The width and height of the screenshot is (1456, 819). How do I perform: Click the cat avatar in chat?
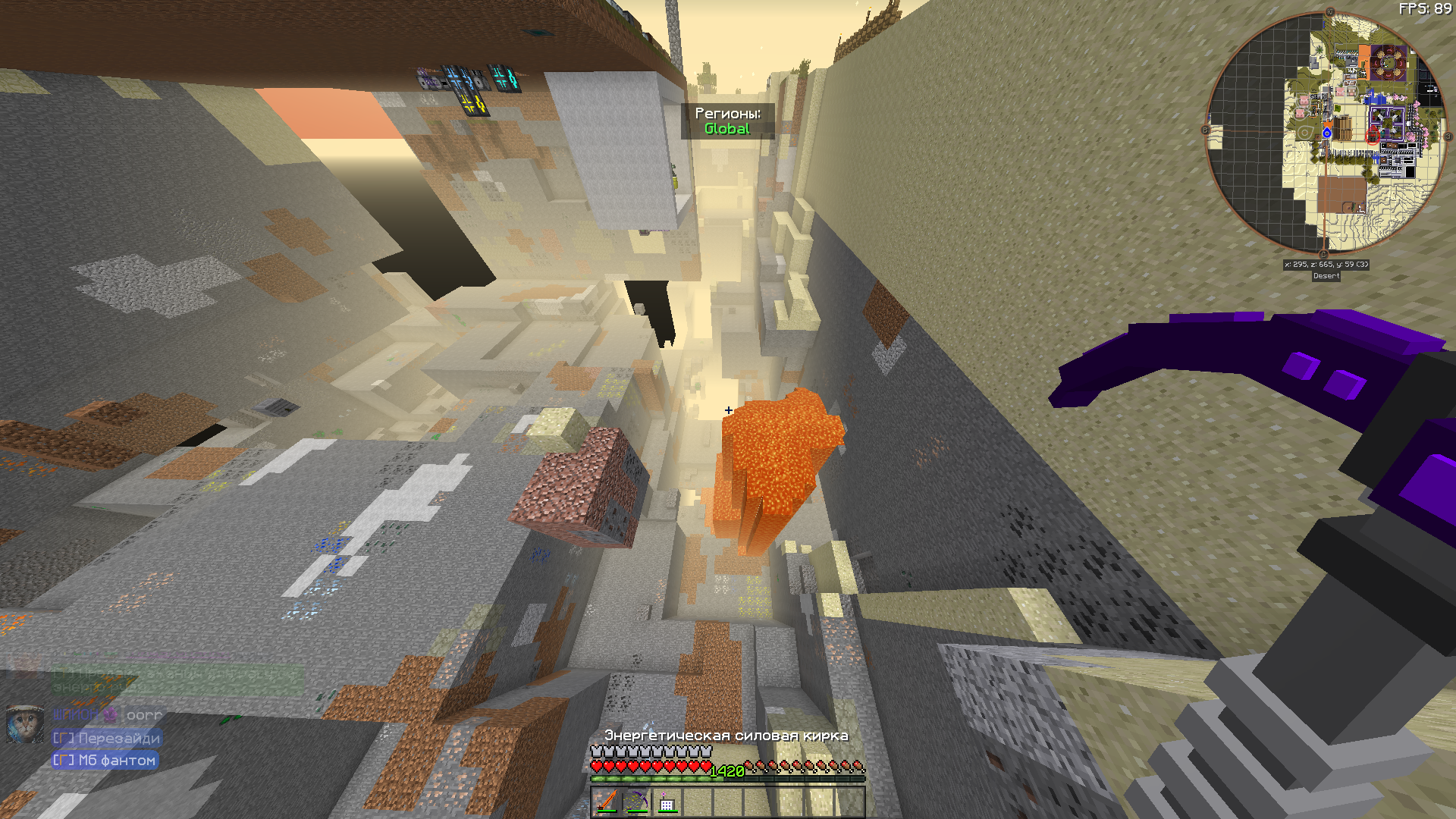coord(24,723)
